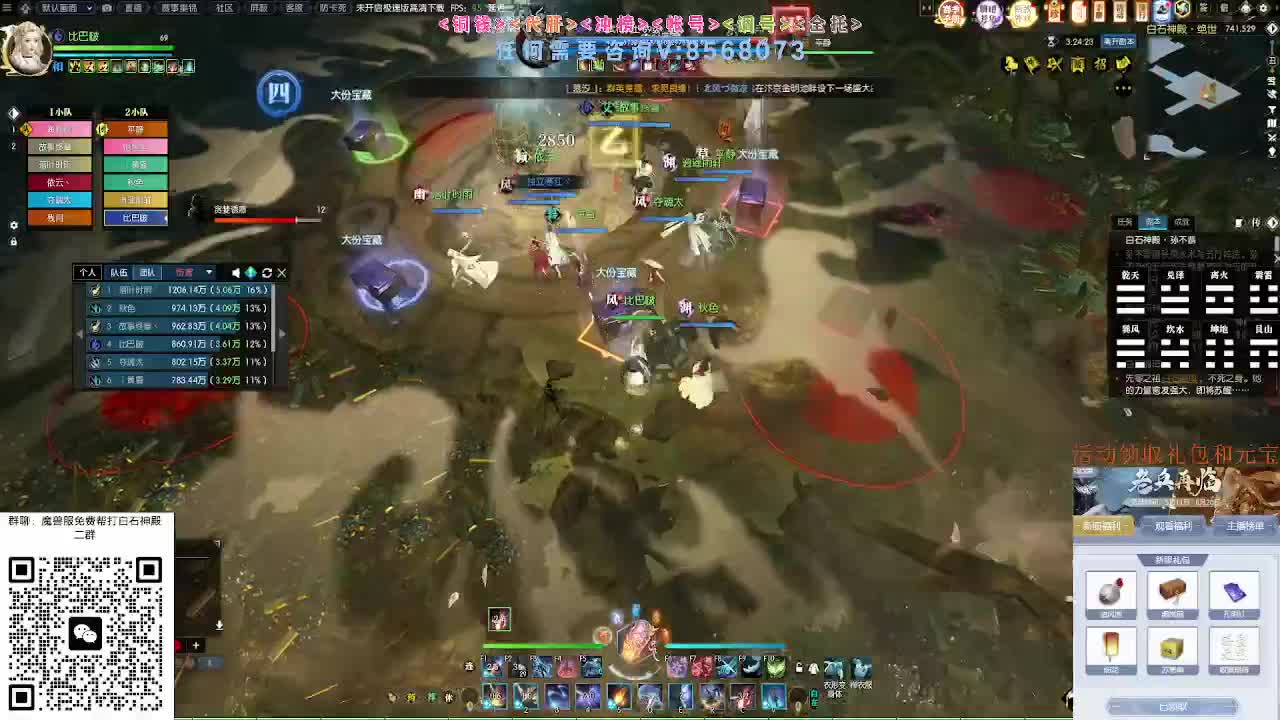This screenshot has height=720, width=1280.
Task: Refresh the damage statistics panel
Action: coord(267,272)
